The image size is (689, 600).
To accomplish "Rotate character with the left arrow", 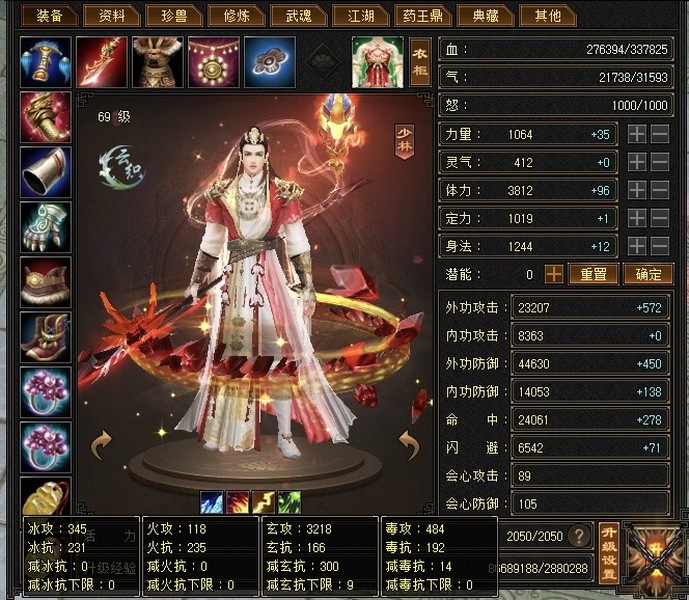I will 101,443.
